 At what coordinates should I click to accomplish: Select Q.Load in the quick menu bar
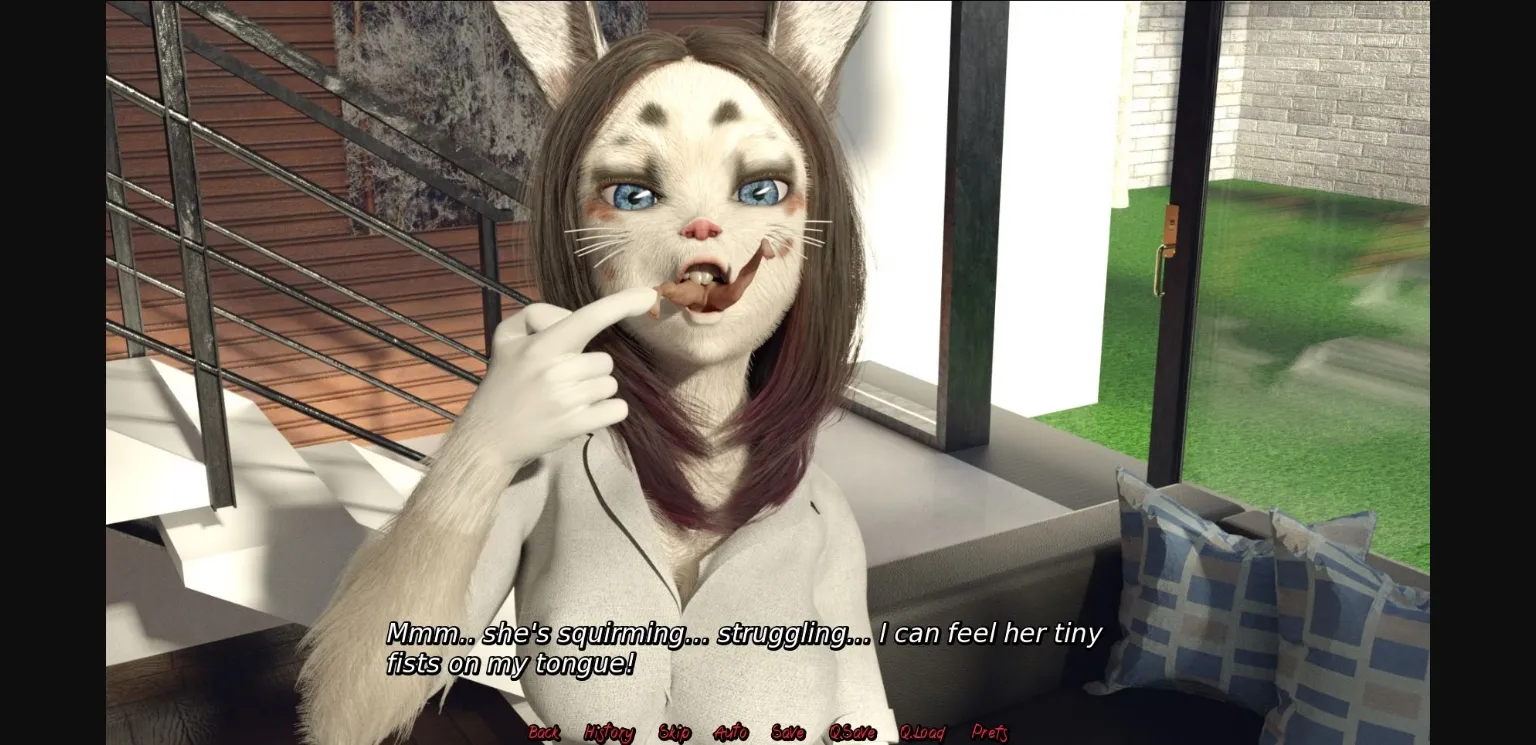point(922,732)
